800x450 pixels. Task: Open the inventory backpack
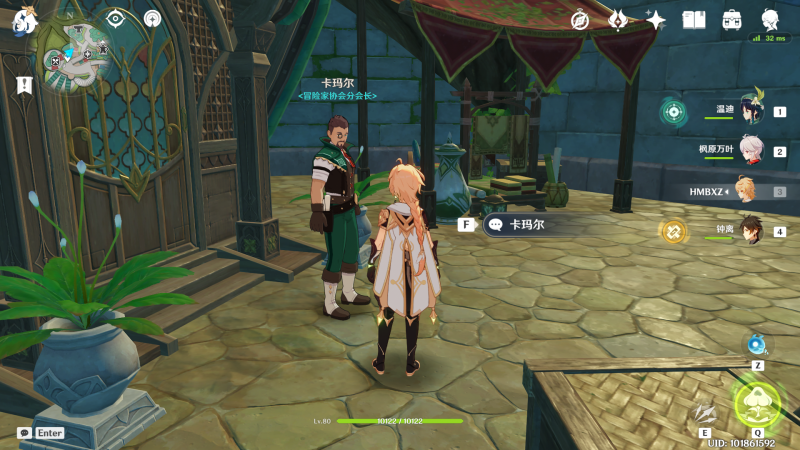coord(732,20)
